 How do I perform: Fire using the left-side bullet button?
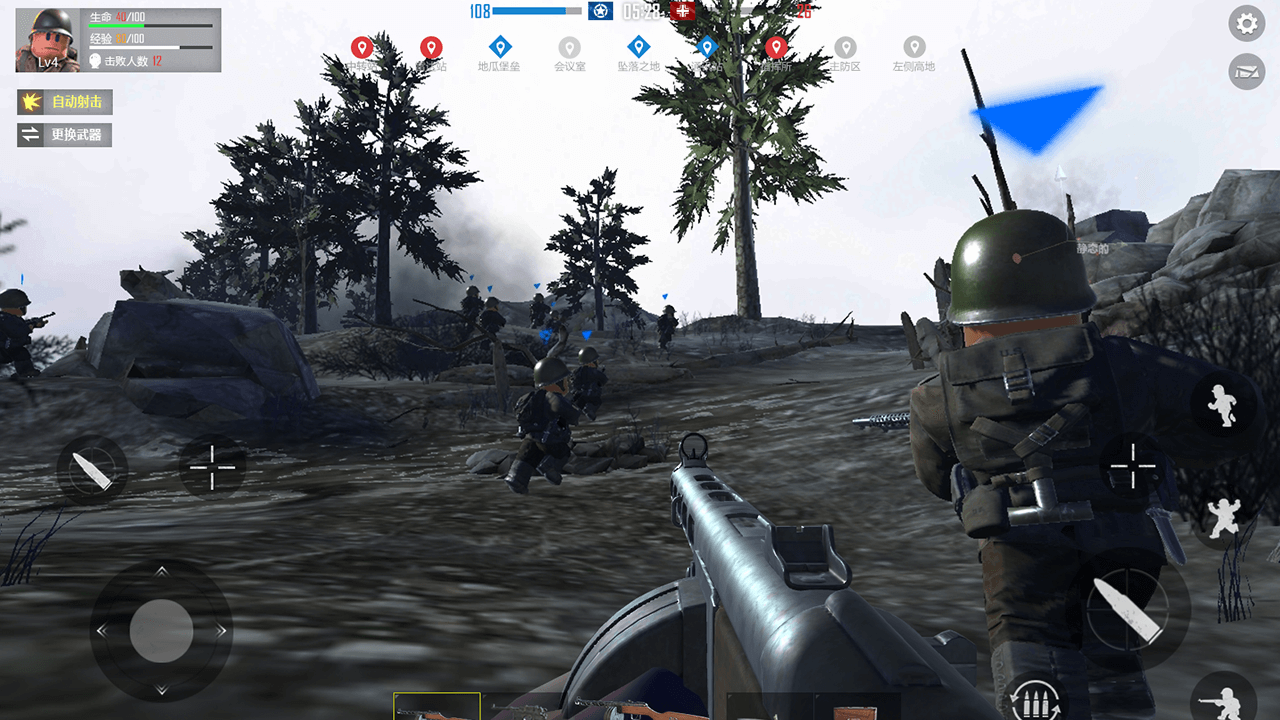point(92,470)
